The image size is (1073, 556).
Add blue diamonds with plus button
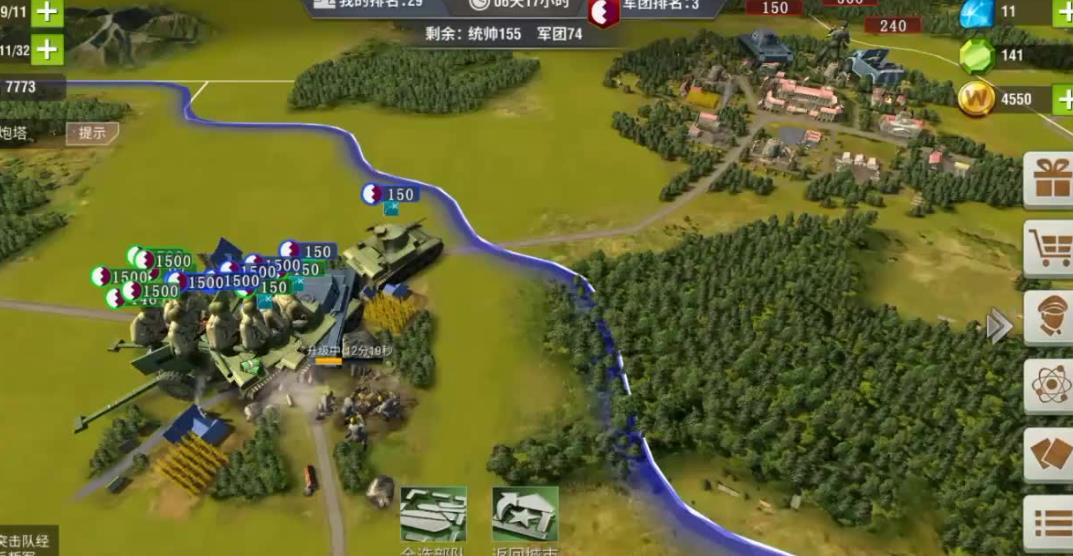point(1063,13)
